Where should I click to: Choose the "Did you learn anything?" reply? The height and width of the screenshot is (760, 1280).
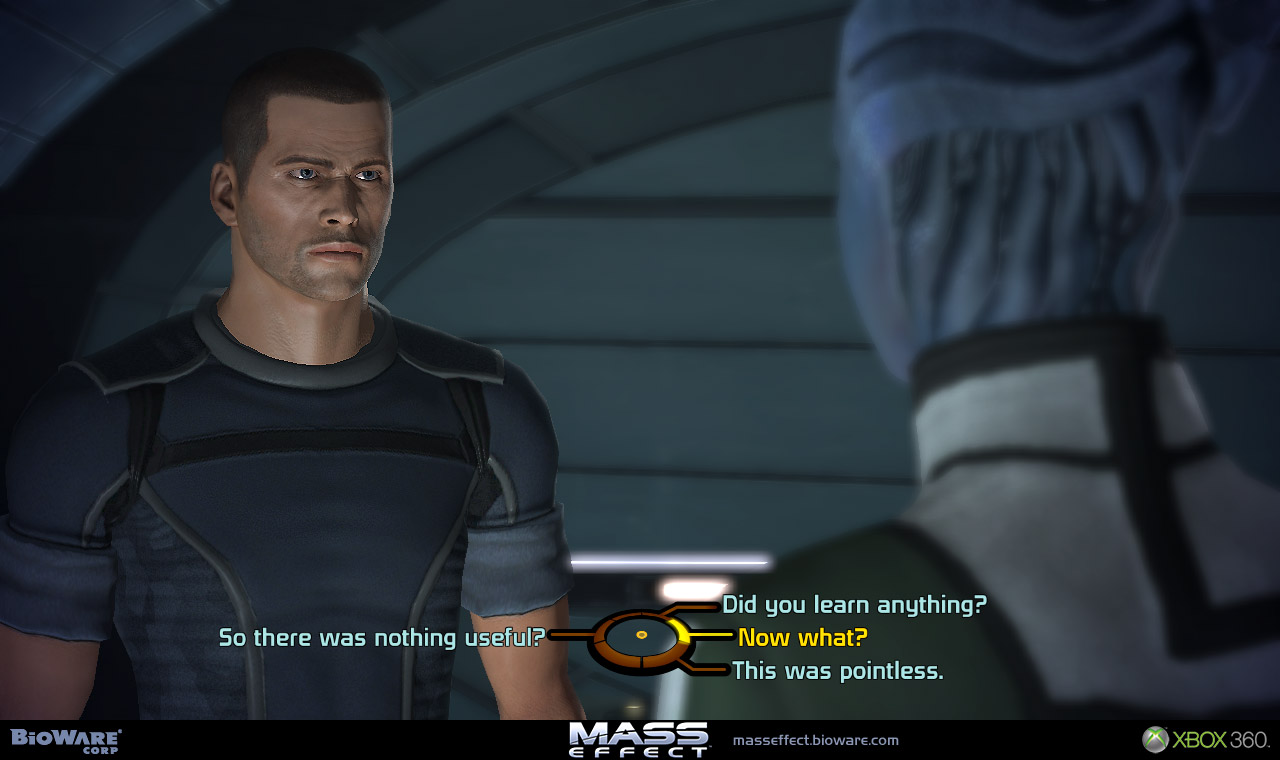tap(854, 605)
